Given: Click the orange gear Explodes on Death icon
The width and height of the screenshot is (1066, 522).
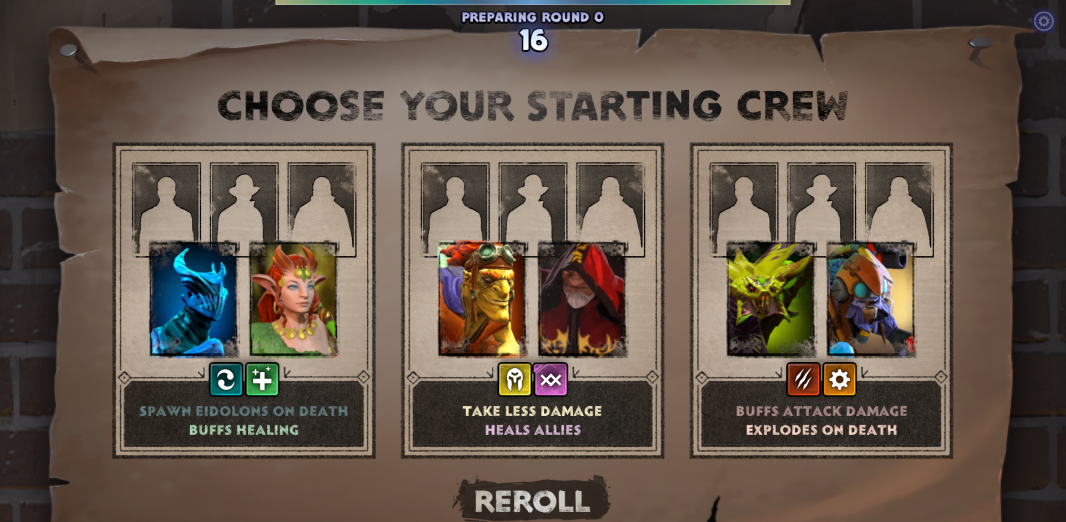Looking at the screenshot, I should [840, 380].
